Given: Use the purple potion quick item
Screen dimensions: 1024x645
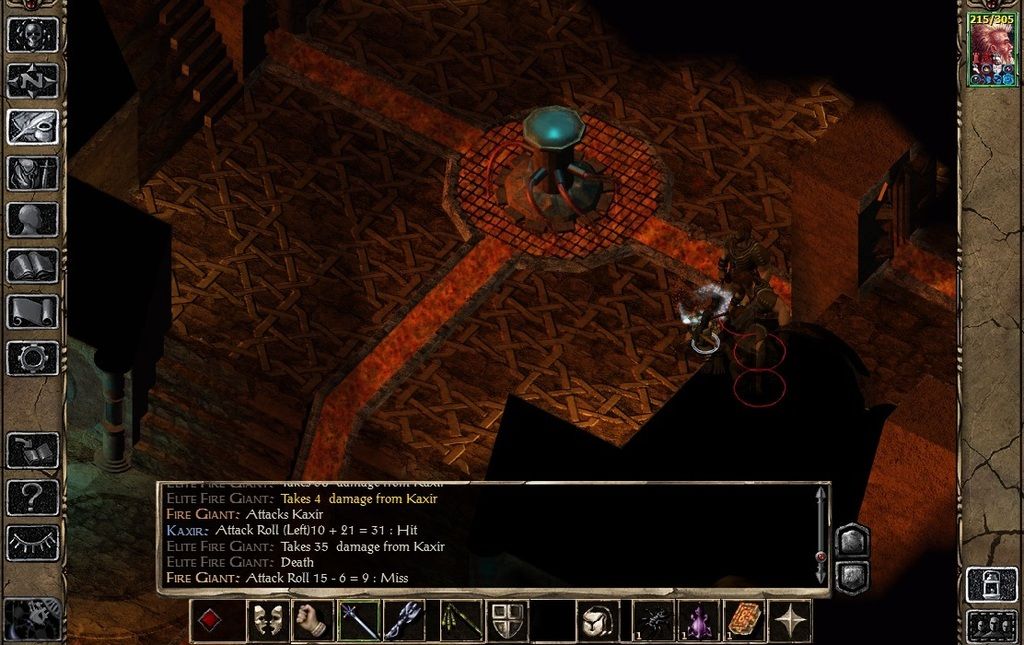Looking at the screenshot, I should click(699, 621).
